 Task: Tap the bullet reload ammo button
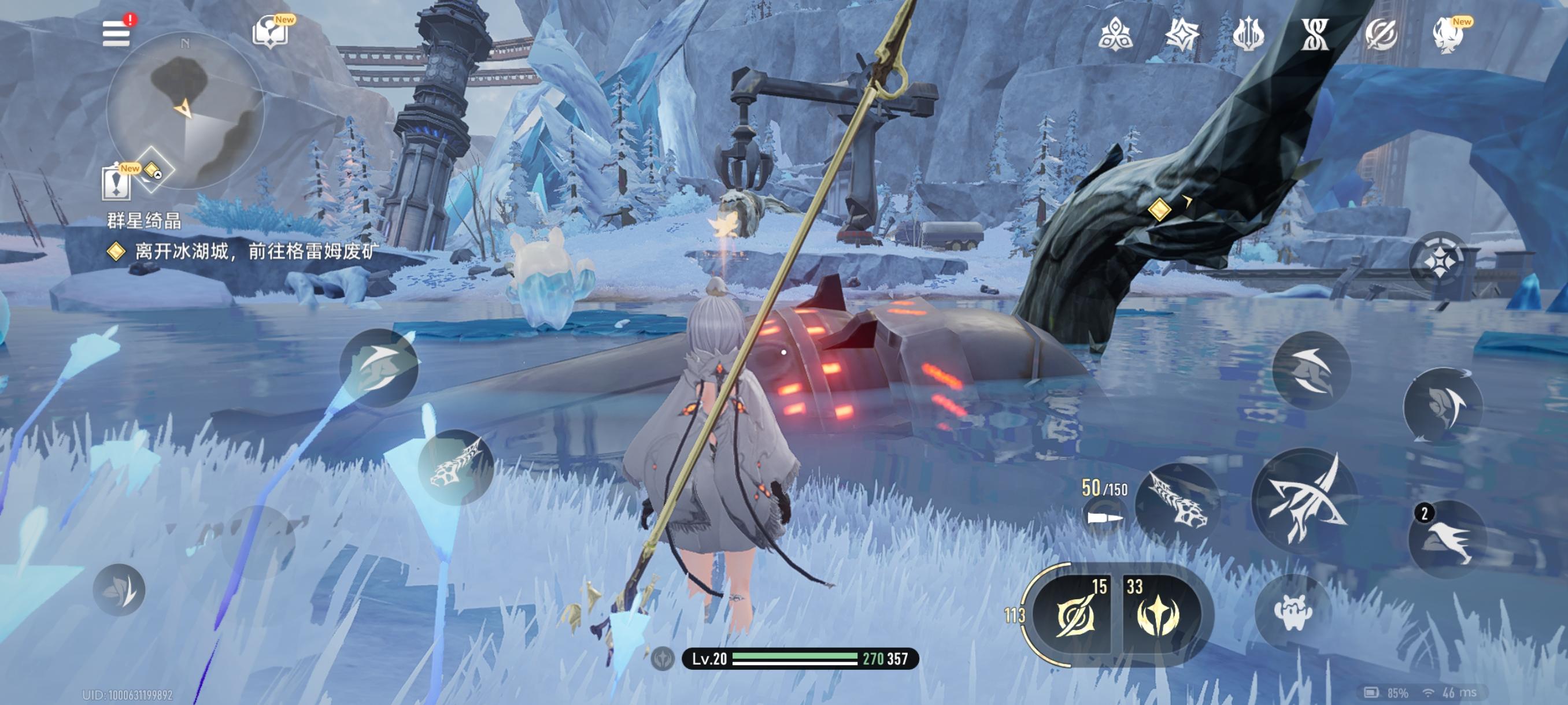[x=1104, y=518]
